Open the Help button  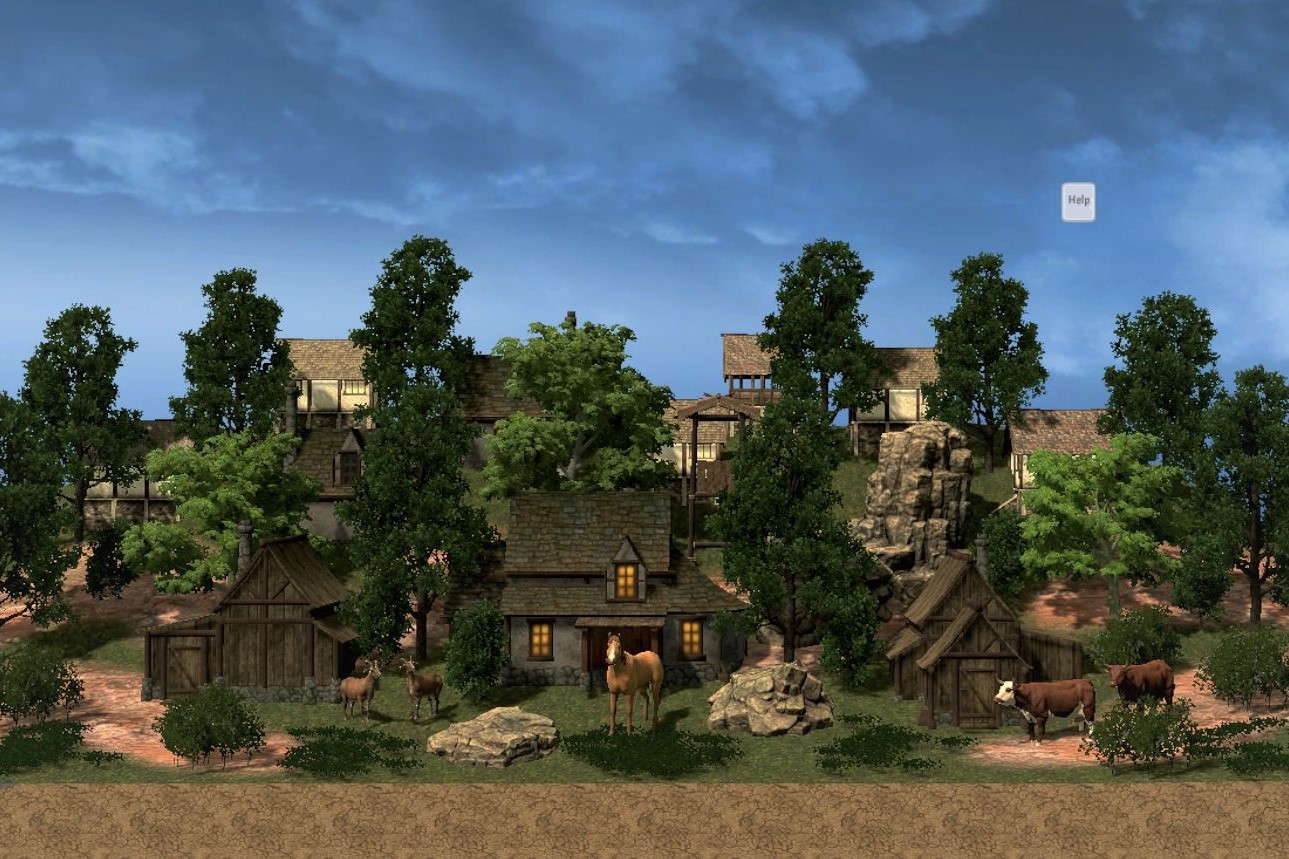(x=1078, y=201)
